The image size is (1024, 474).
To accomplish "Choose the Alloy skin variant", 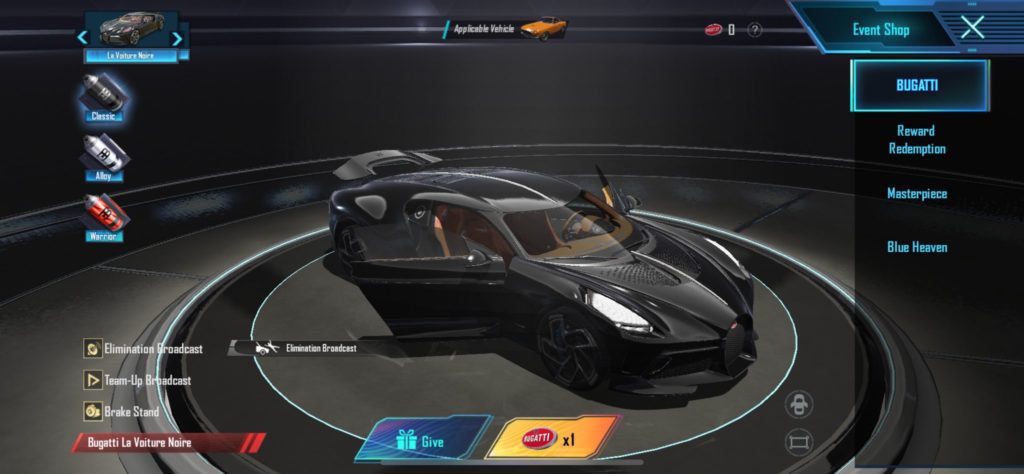I will (104, 159).
